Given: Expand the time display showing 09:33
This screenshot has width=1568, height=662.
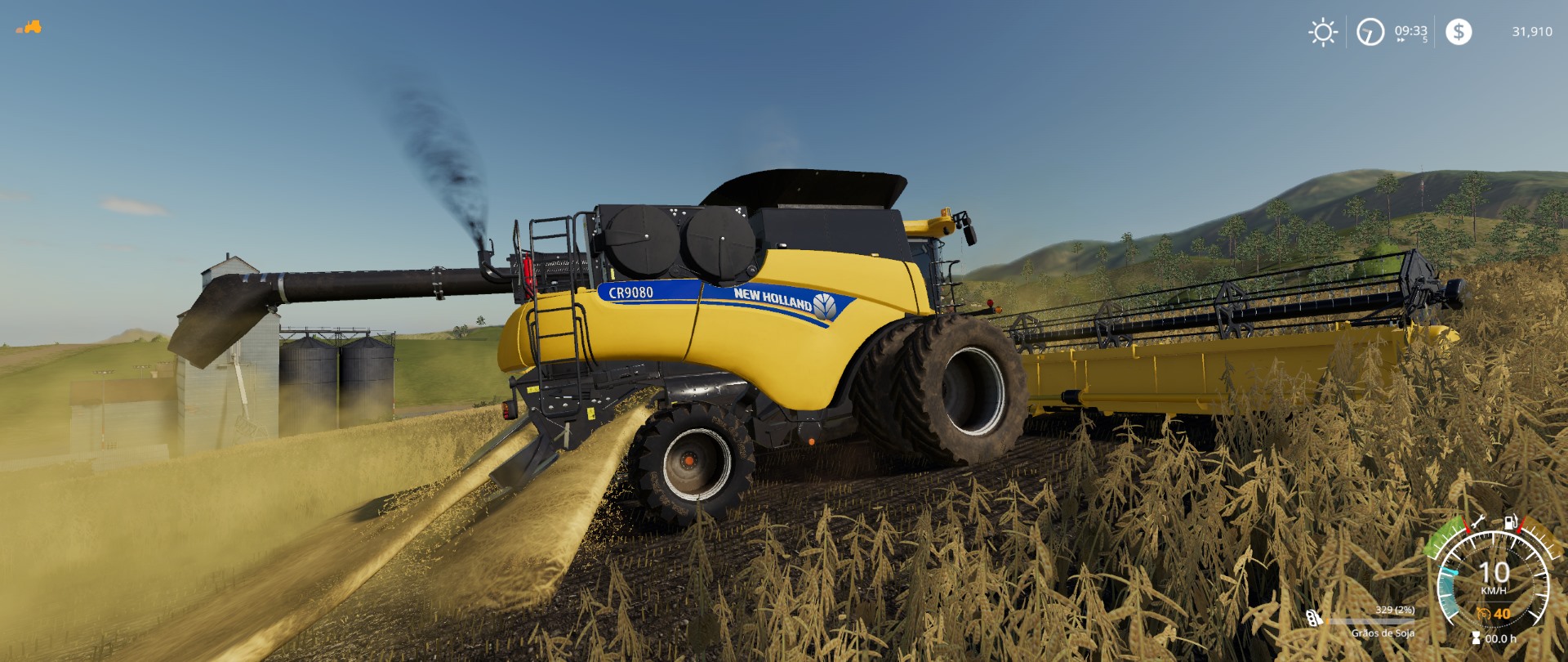Looking at the screenshot, I should pyautogui.click(x=1410, y=31).
